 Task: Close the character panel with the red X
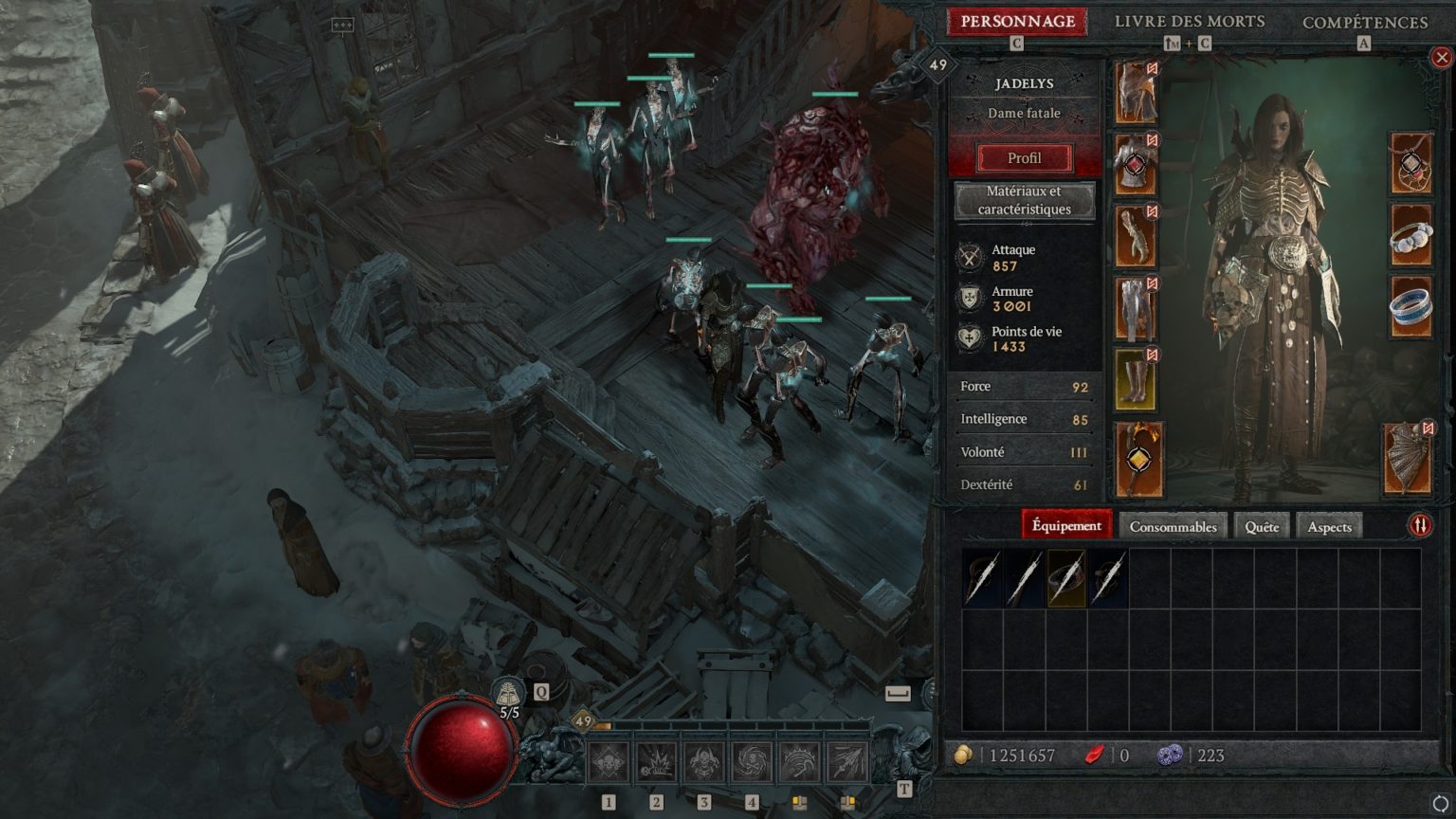tap(1441, 58)
